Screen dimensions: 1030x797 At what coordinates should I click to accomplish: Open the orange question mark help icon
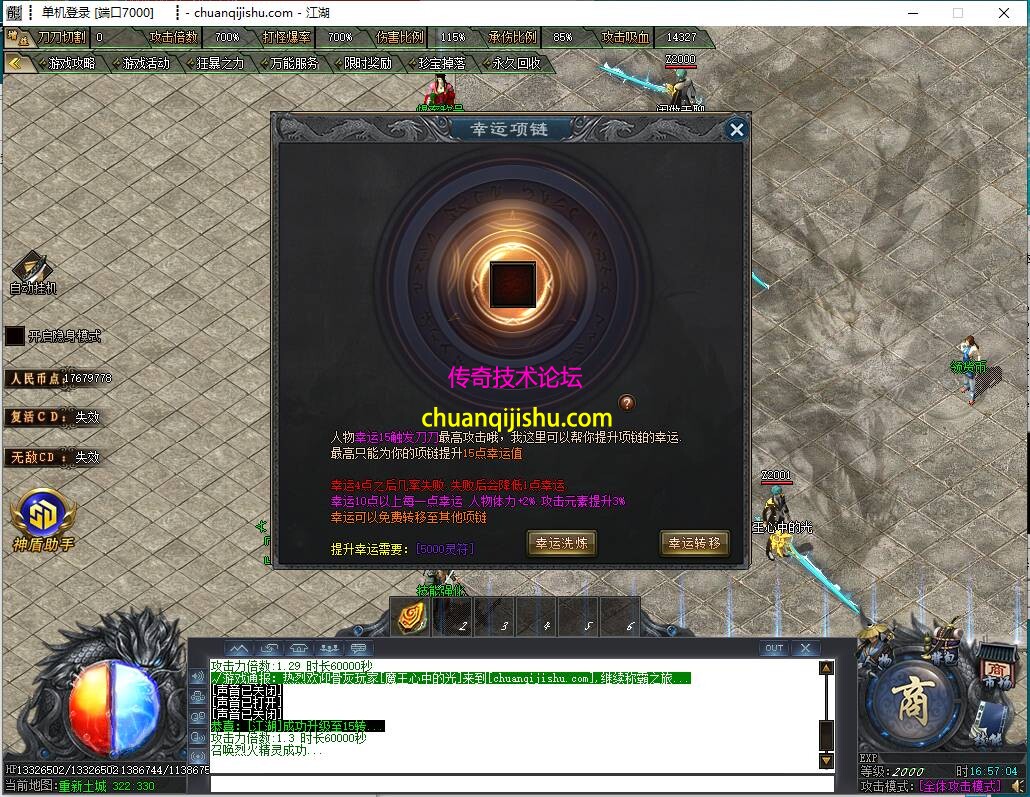point(627,403)
